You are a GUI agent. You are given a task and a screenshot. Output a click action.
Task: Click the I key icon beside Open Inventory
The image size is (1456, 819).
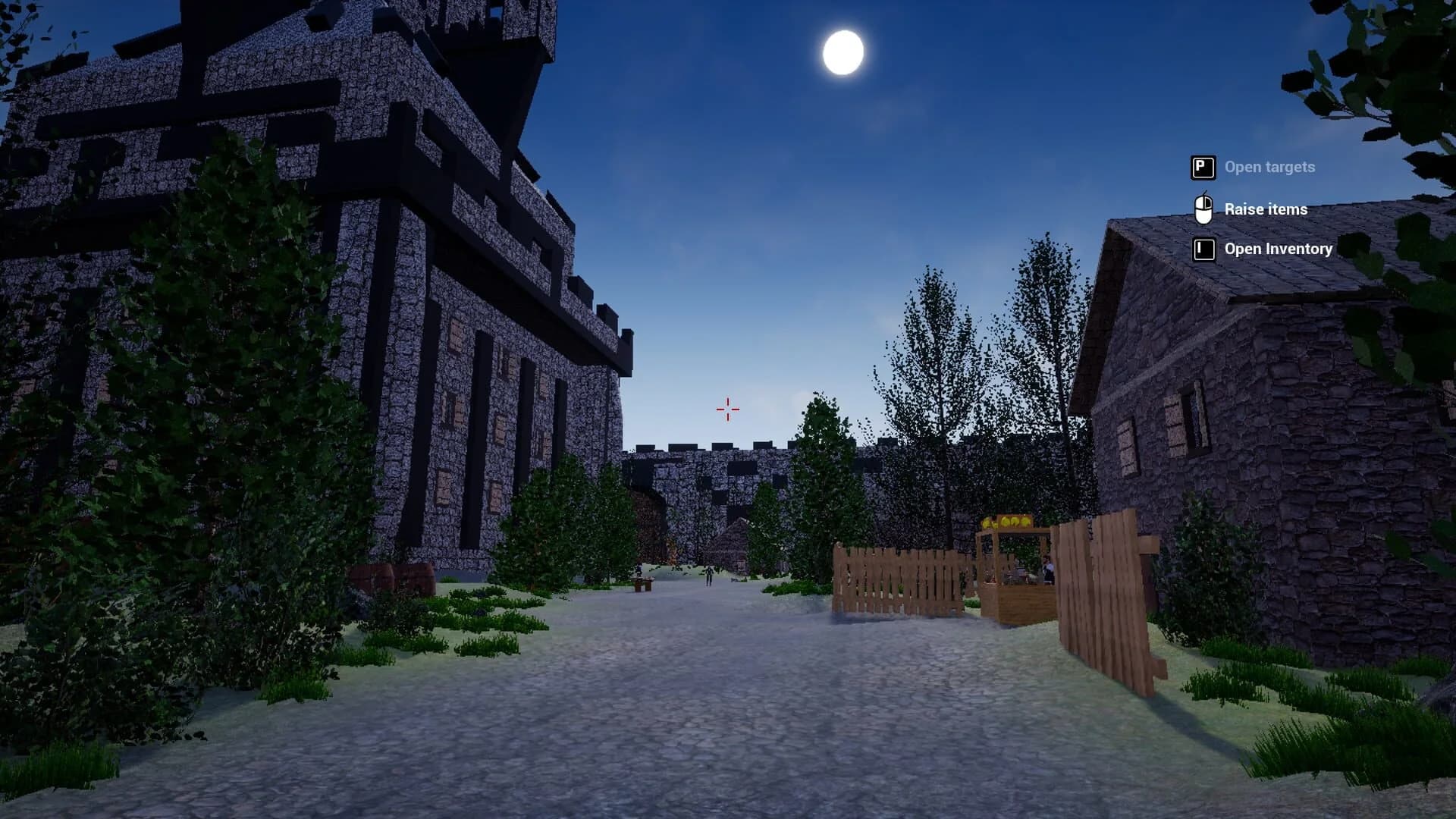point(1203,249)
